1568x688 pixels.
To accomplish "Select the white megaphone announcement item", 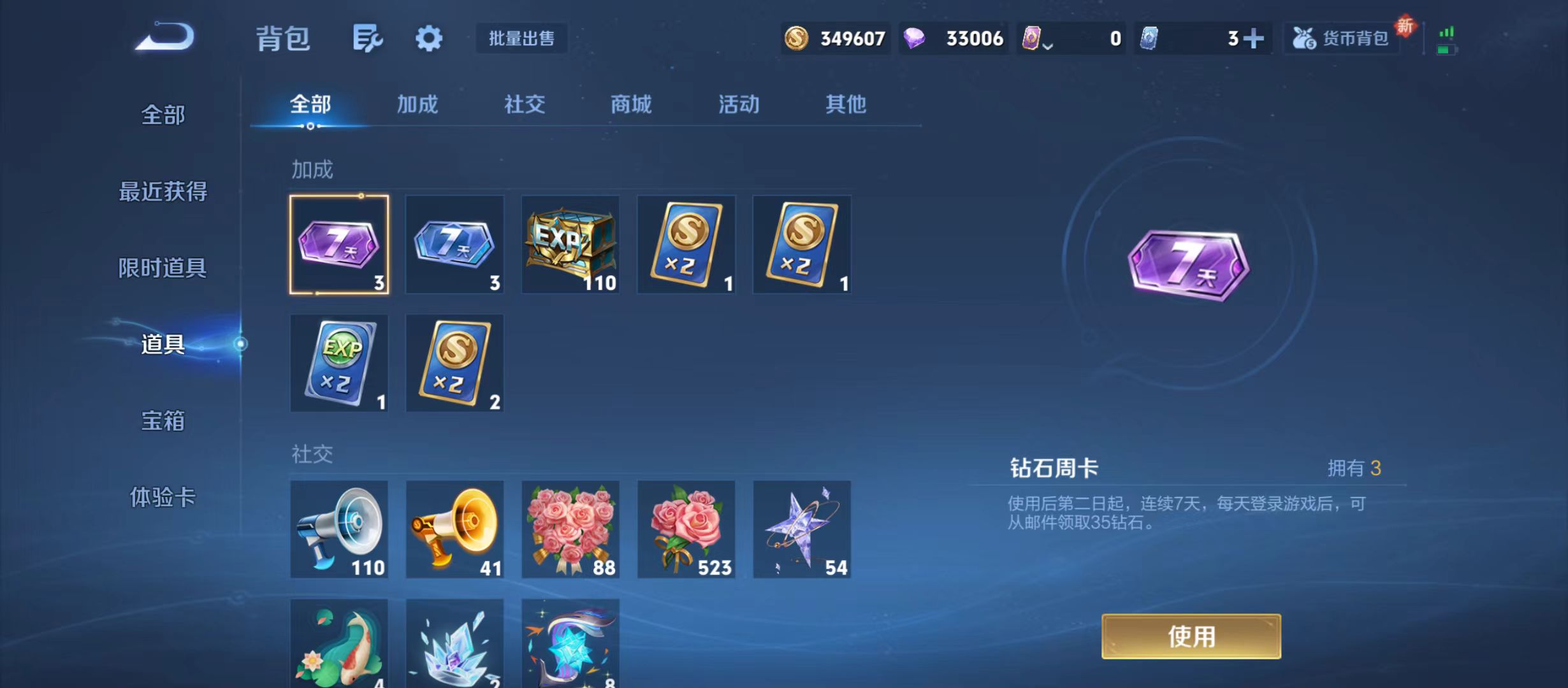I will 340,529.
